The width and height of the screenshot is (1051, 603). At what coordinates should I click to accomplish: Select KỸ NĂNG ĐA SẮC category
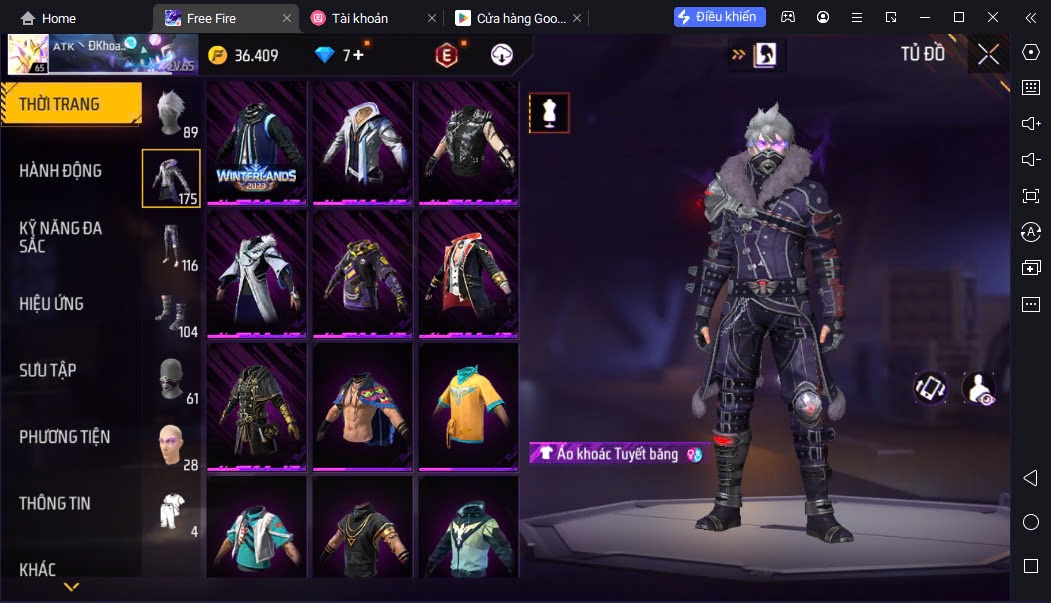click(x=62, y=236)
